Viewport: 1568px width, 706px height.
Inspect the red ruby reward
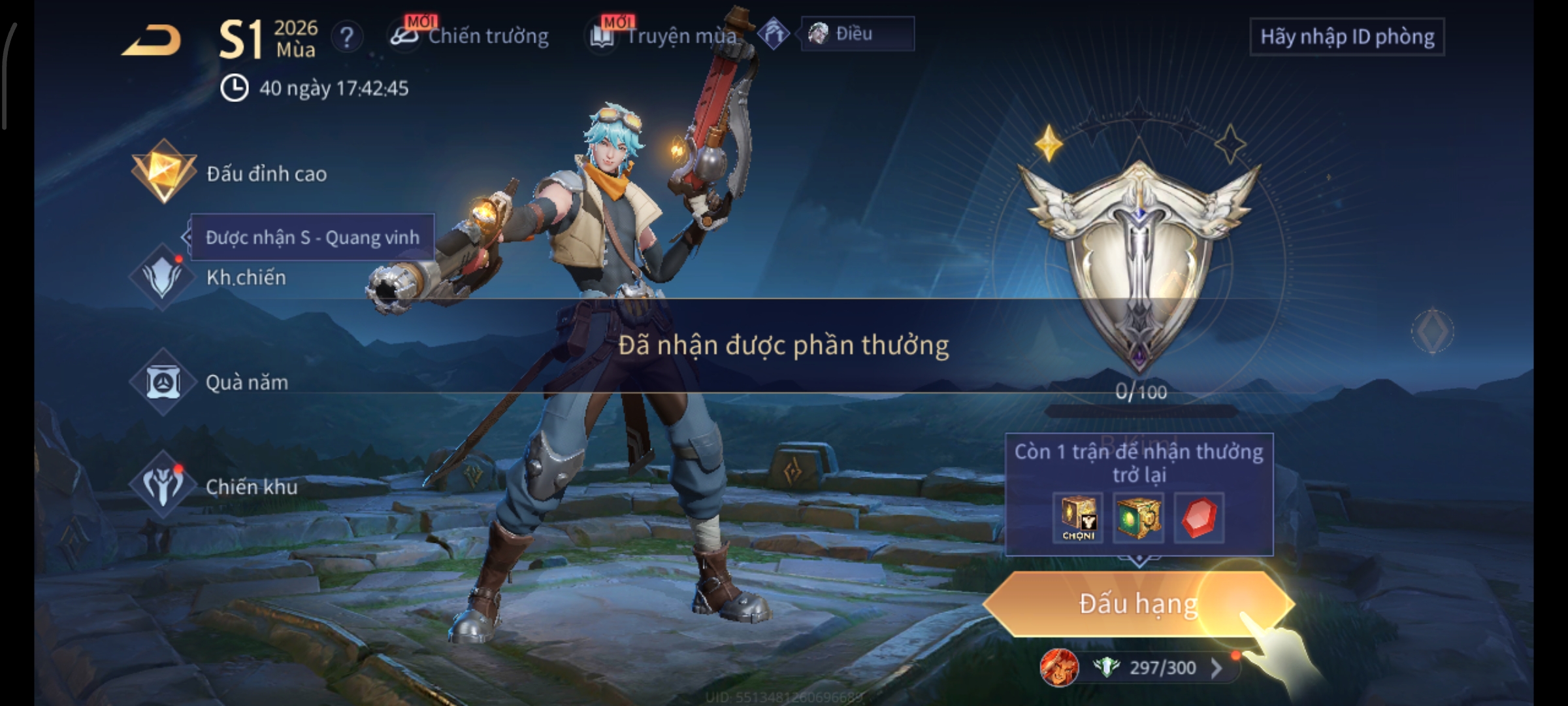(x=1198, y=518)
